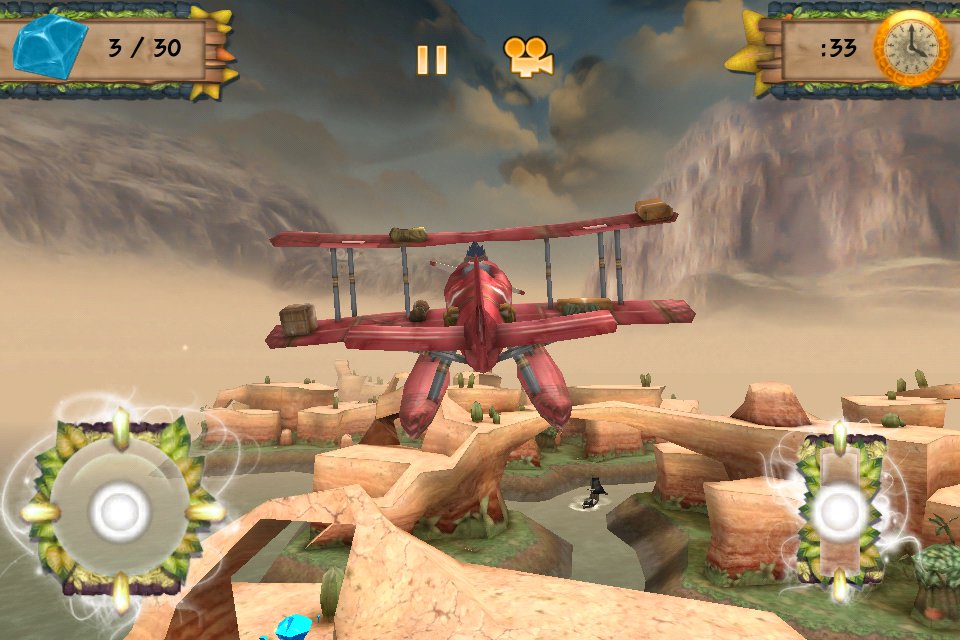This screenshot has height=640, width=960.
Task: Pause the game
Action: click(432, 60)
